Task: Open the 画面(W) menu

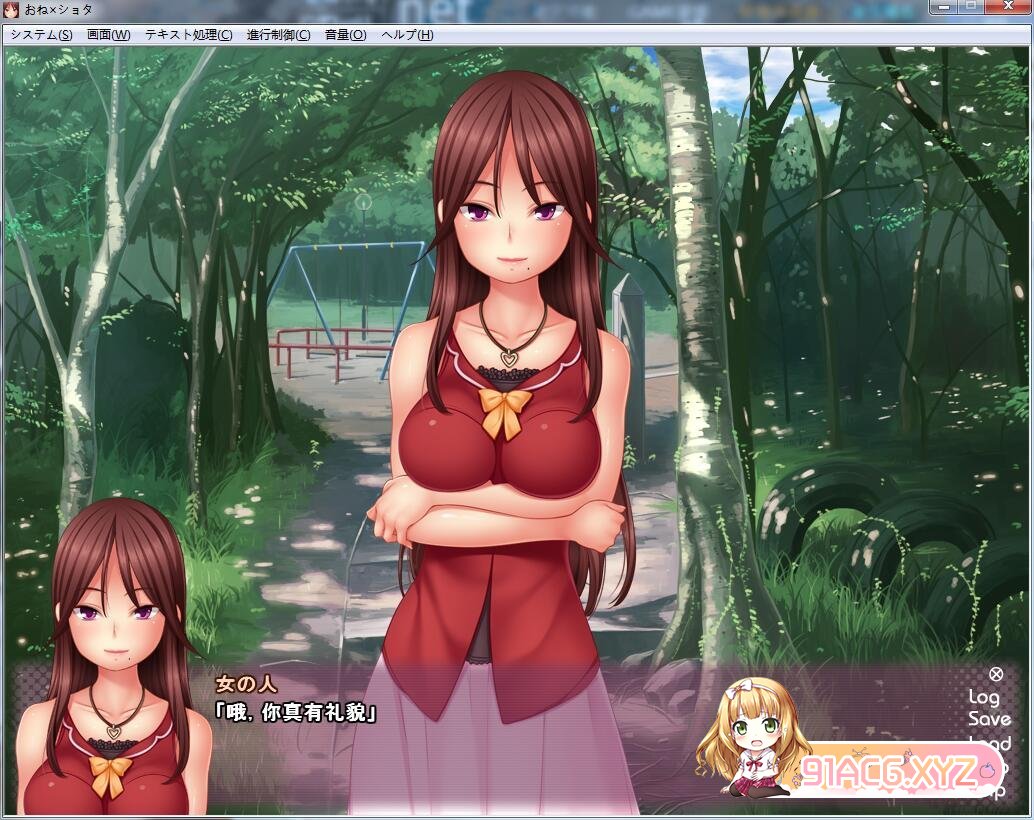Action: click(x=108, y=34)
